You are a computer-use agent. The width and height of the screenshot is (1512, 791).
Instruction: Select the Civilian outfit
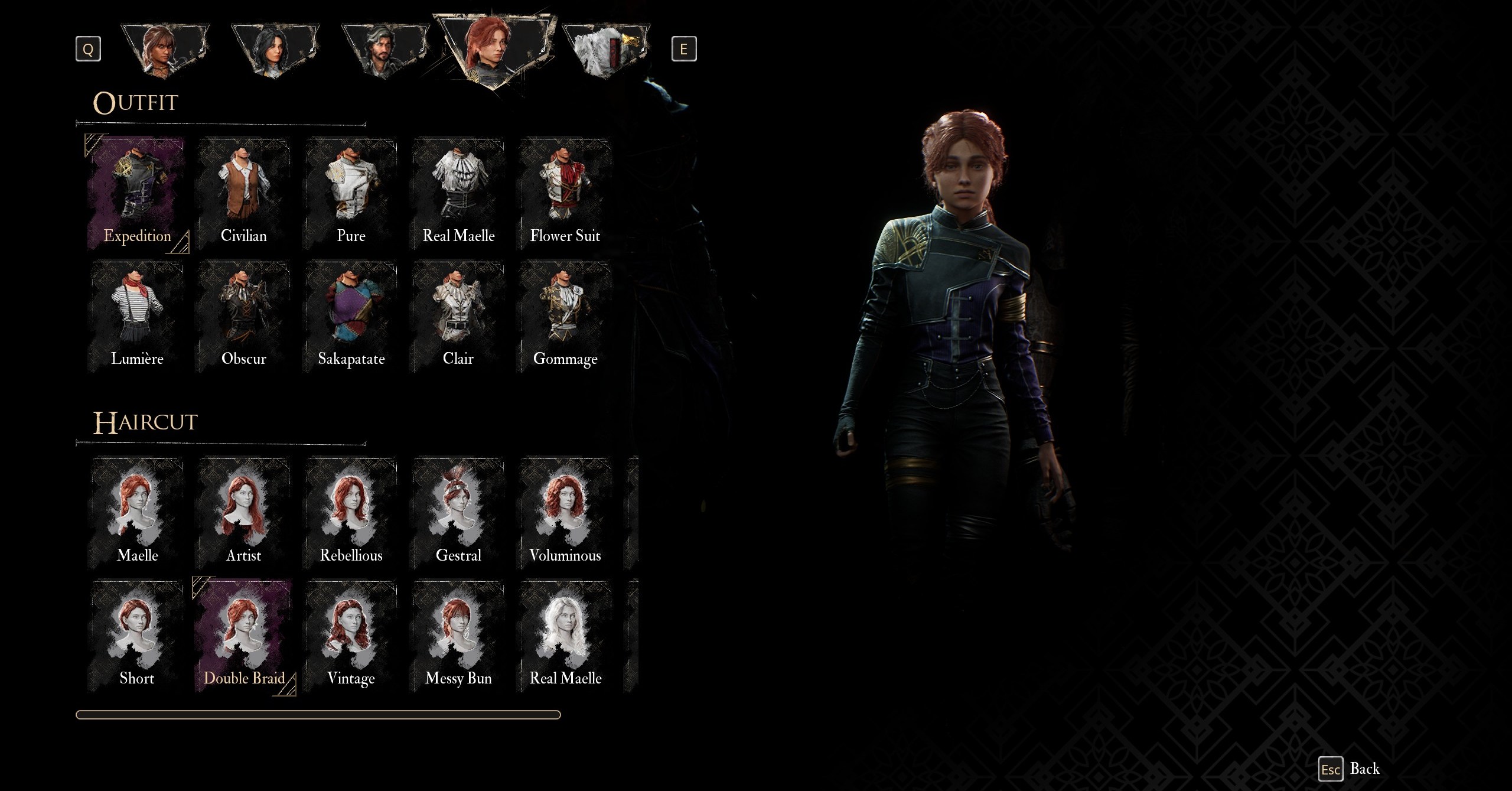(x=244, y=194)
